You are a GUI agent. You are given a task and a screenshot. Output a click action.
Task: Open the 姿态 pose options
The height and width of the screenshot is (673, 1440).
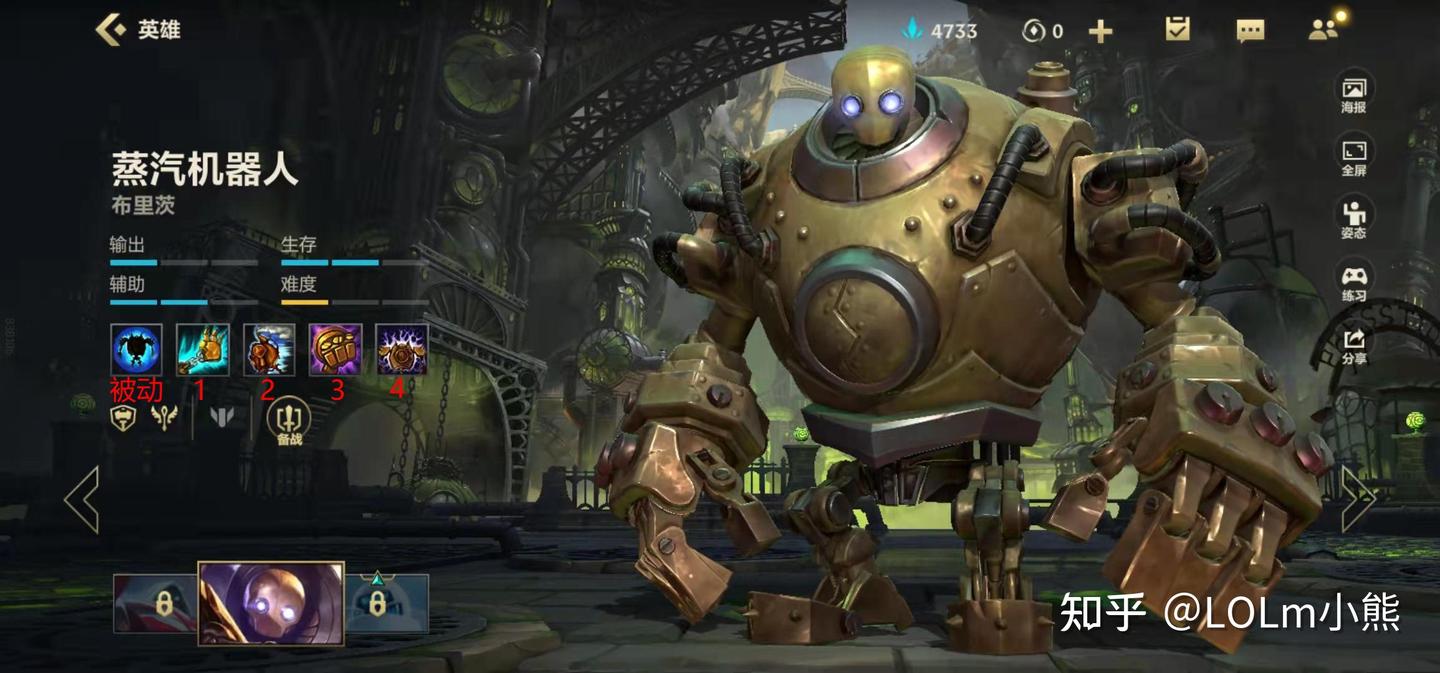coord(1354,219)
